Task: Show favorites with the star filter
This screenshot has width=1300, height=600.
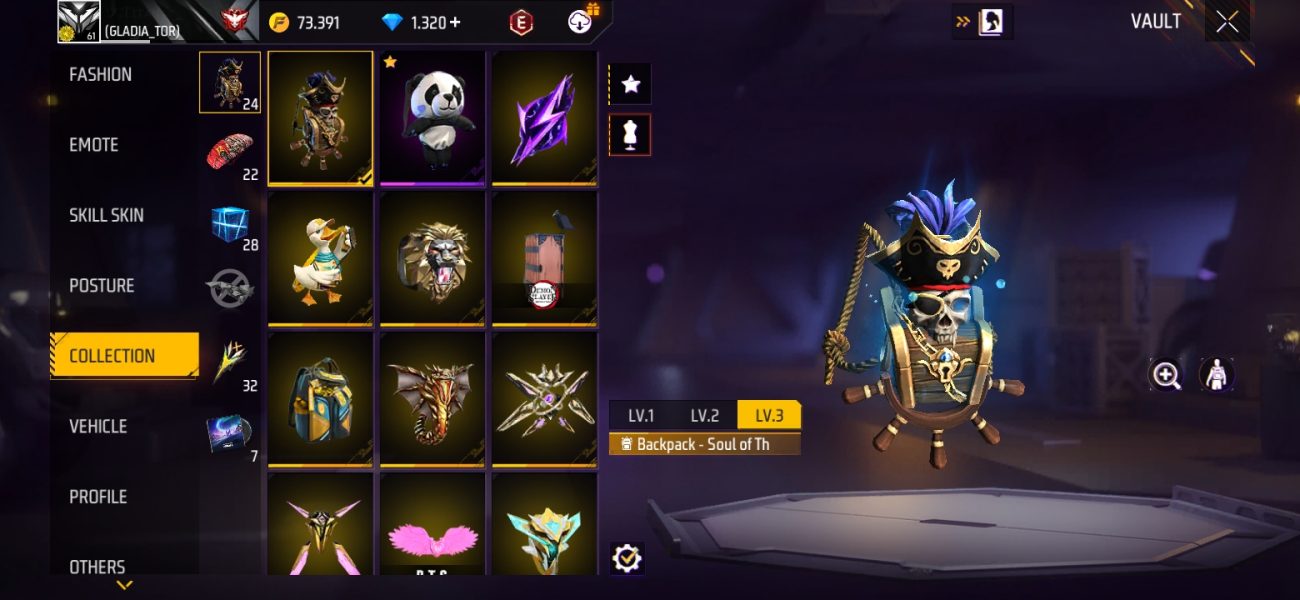Action: [x=630, y=85]
